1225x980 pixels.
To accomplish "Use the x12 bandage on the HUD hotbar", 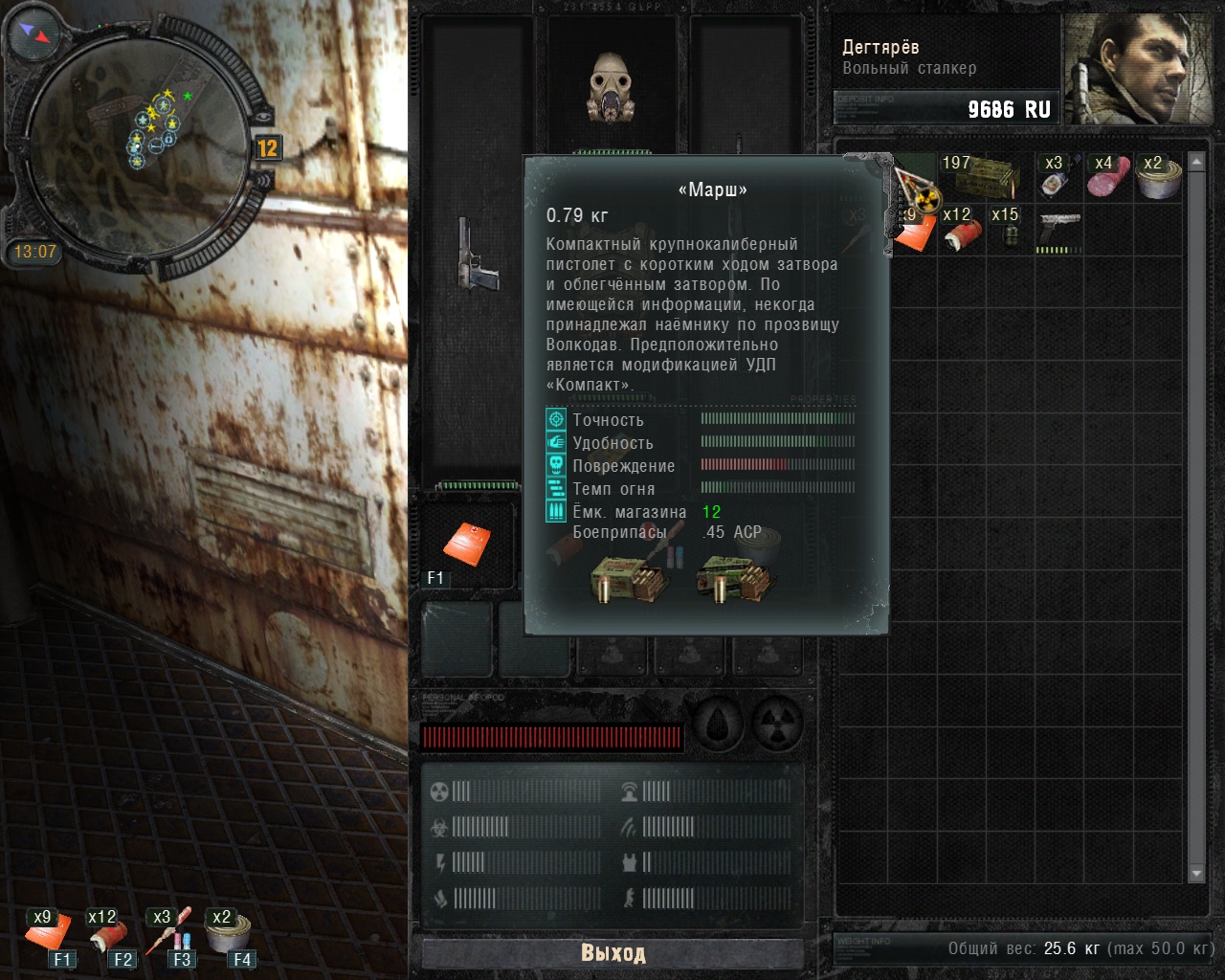I will (107, 933).
